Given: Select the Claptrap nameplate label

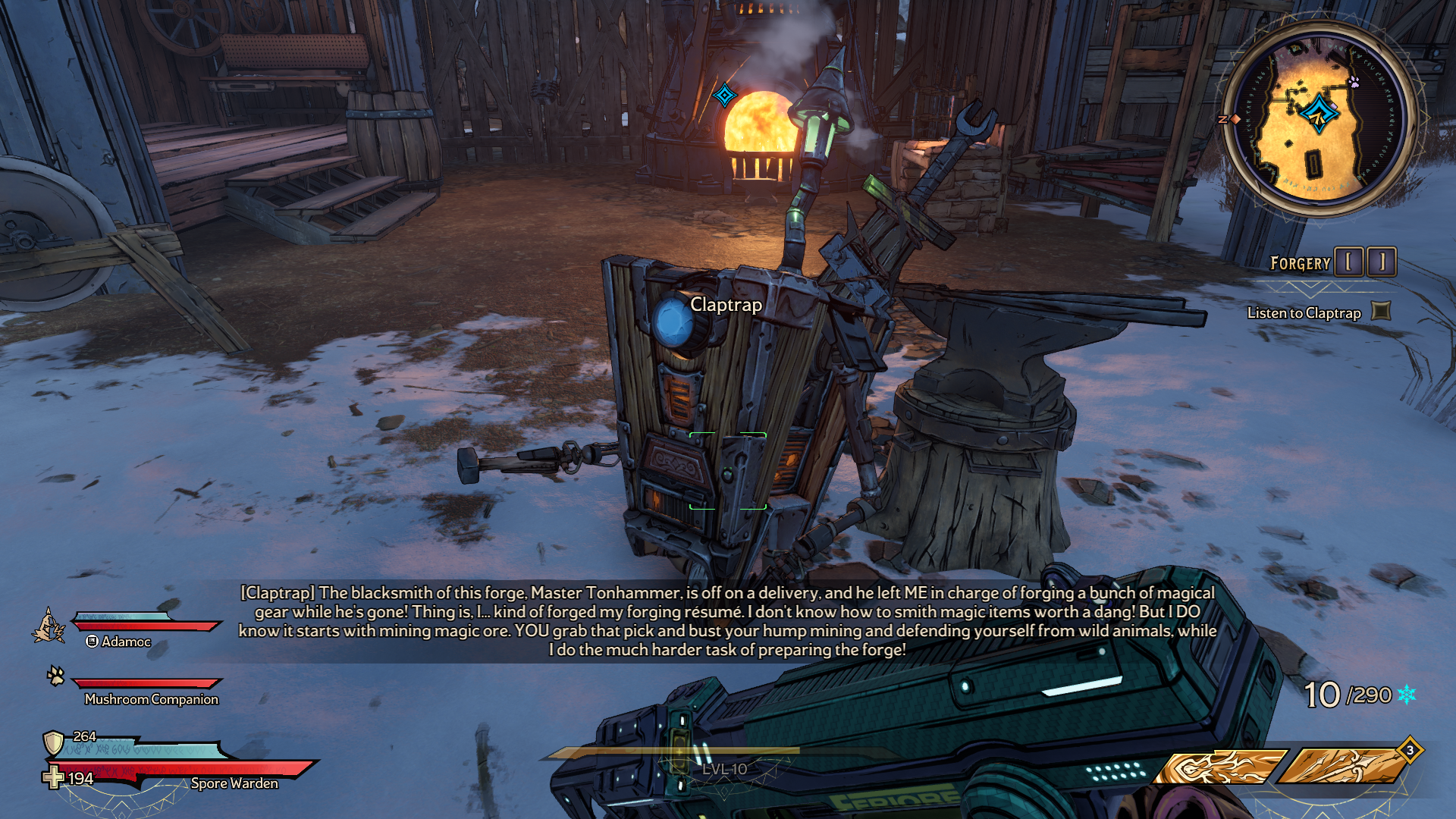Looking at the screenshot, I should coord(726,305).
